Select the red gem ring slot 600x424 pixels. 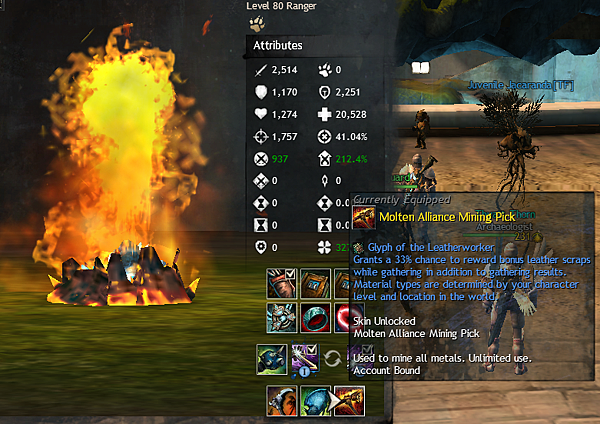click(314, 318)
